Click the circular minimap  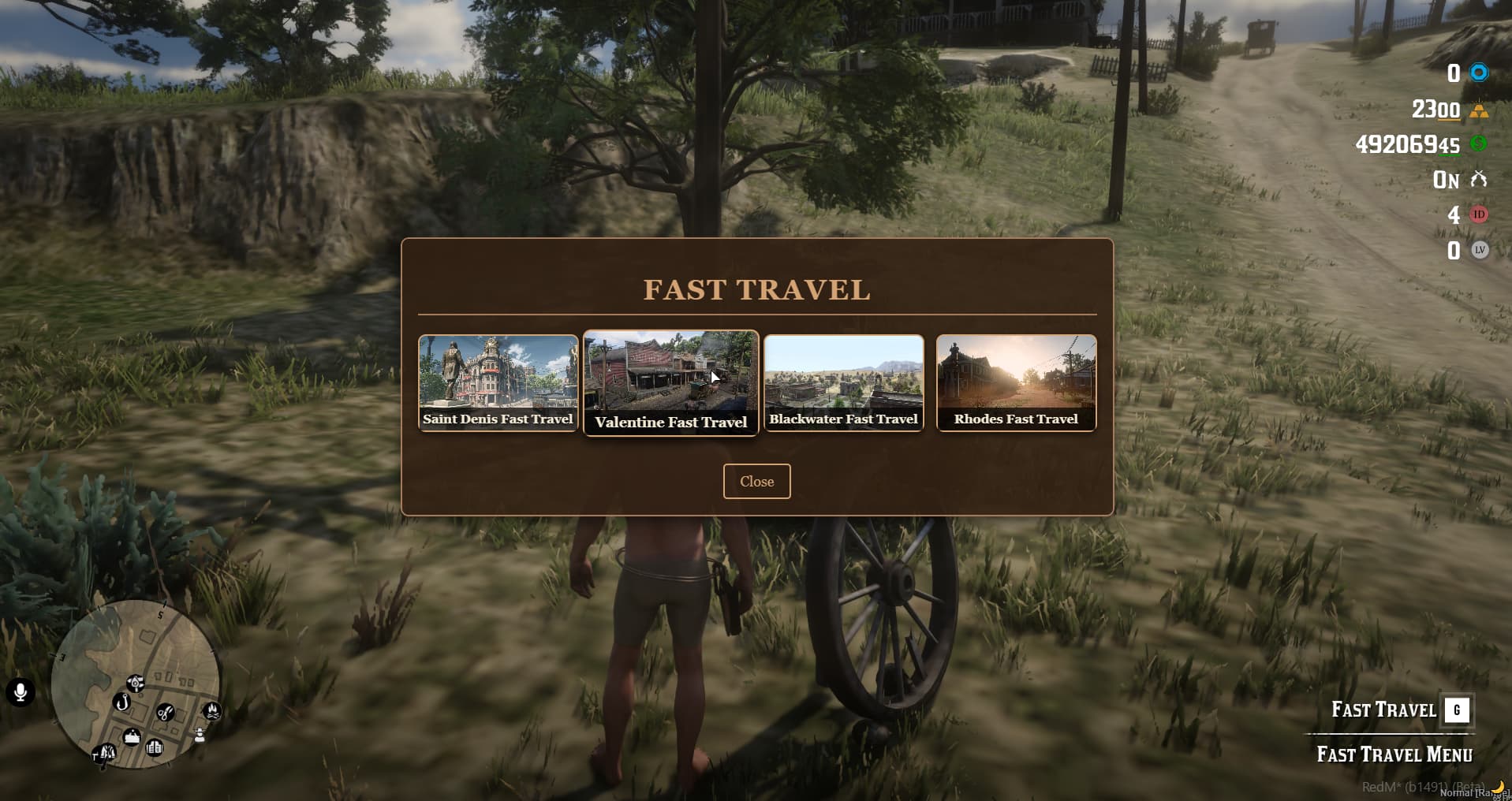[x=136, y=684]
